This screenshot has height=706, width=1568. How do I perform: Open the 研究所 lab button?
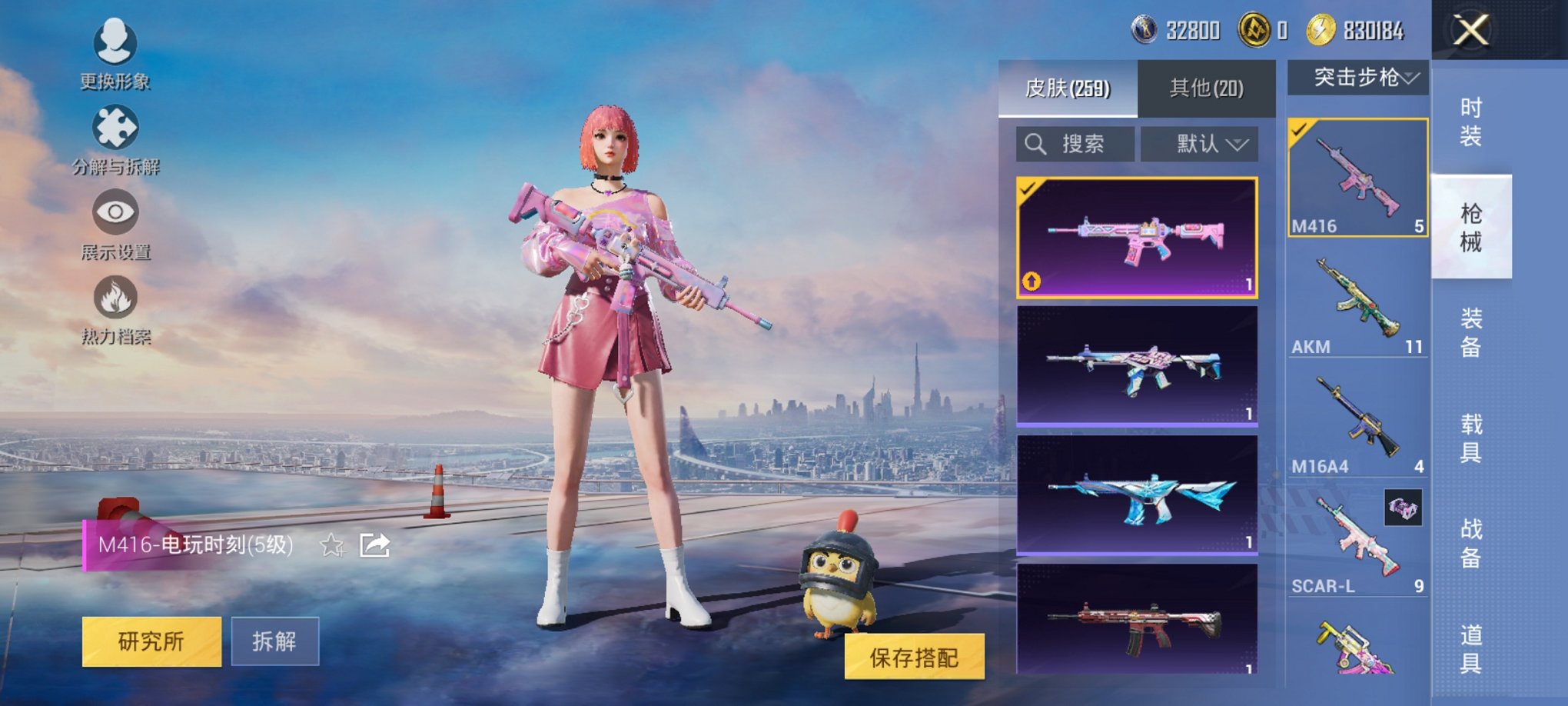tap(151, 639)
